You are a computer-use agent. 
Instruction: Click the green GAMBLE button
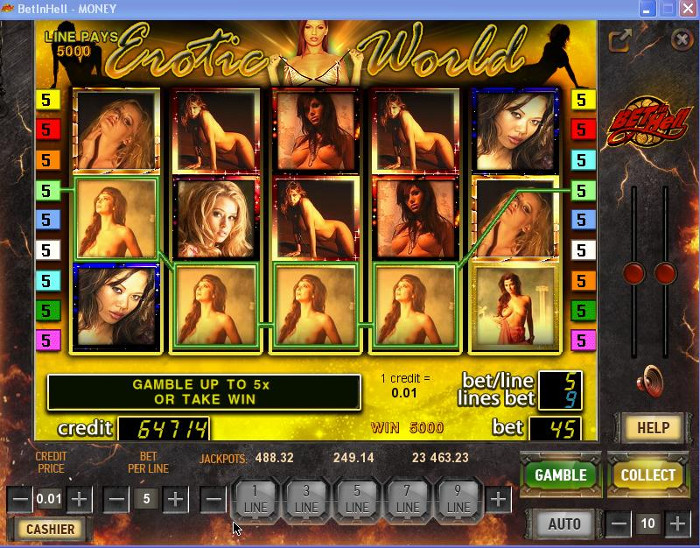tap(559, 474)
